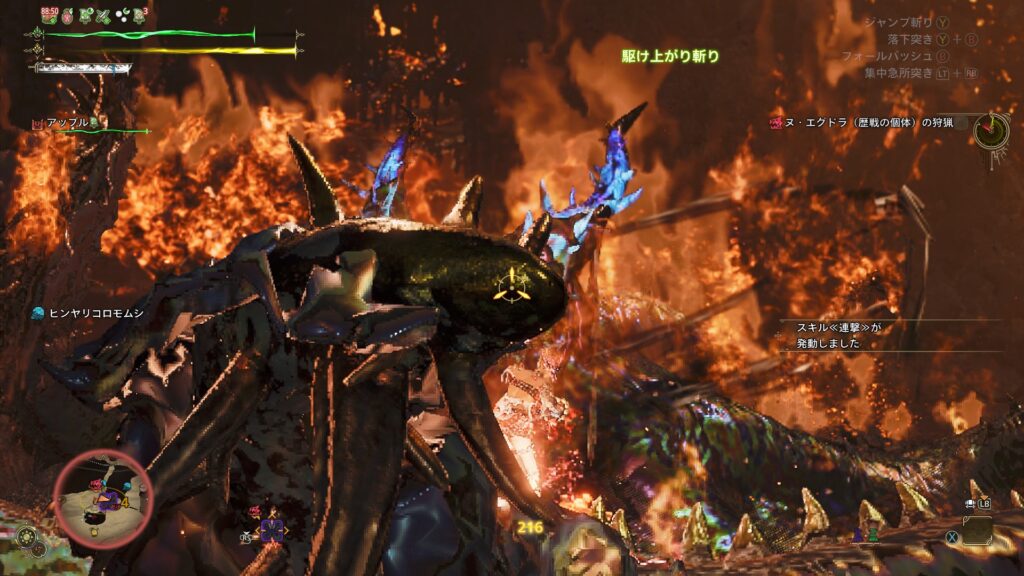Open the circular minimap
This screenshot has width=1024, height=576.
point(102,499)
